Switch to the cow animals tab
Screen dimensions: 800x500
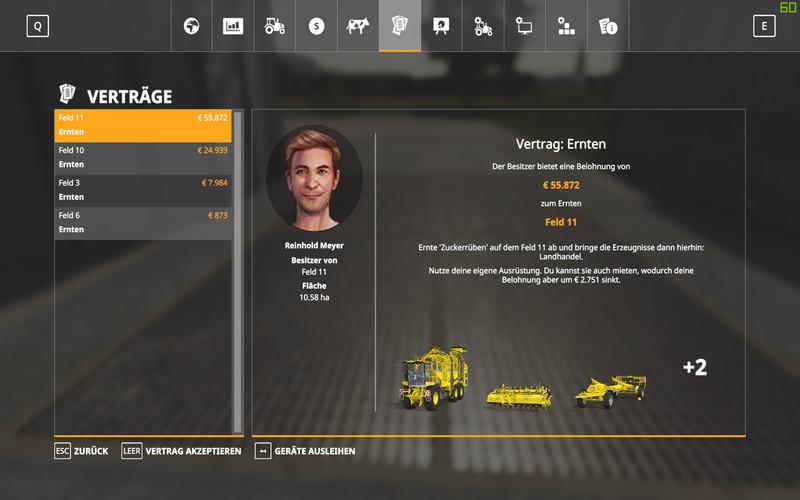(358, 26)
